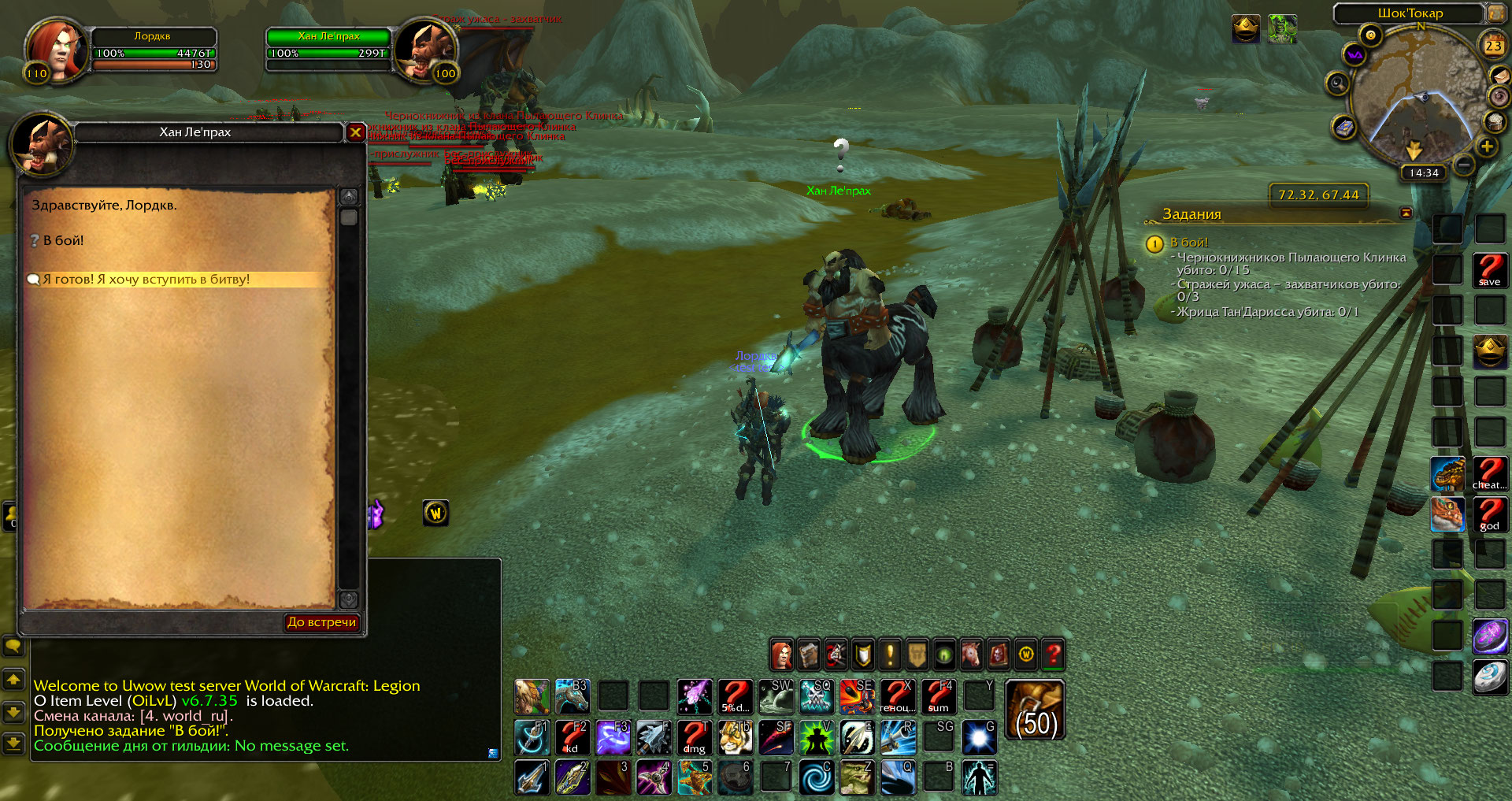Activate the blue swirl ability bound to C
The image size is (1512, 801).
(x=817, y=777)
